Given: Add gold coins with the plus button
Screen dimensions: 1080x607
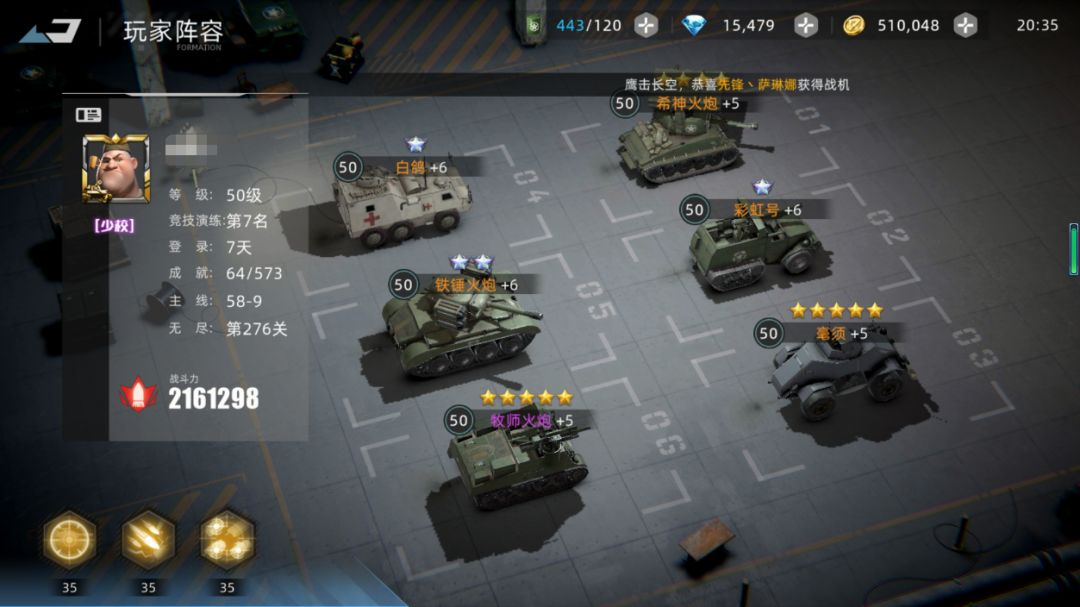Looking at the screenshot, I should [965, 26].
